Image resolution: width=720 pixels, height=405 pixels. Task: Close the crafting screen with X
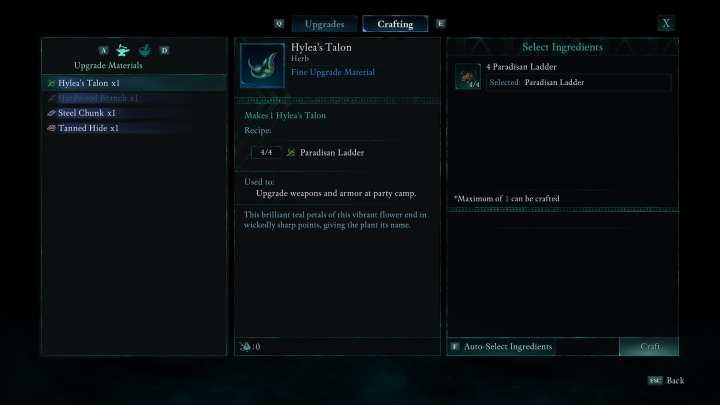tap(666, 23)
